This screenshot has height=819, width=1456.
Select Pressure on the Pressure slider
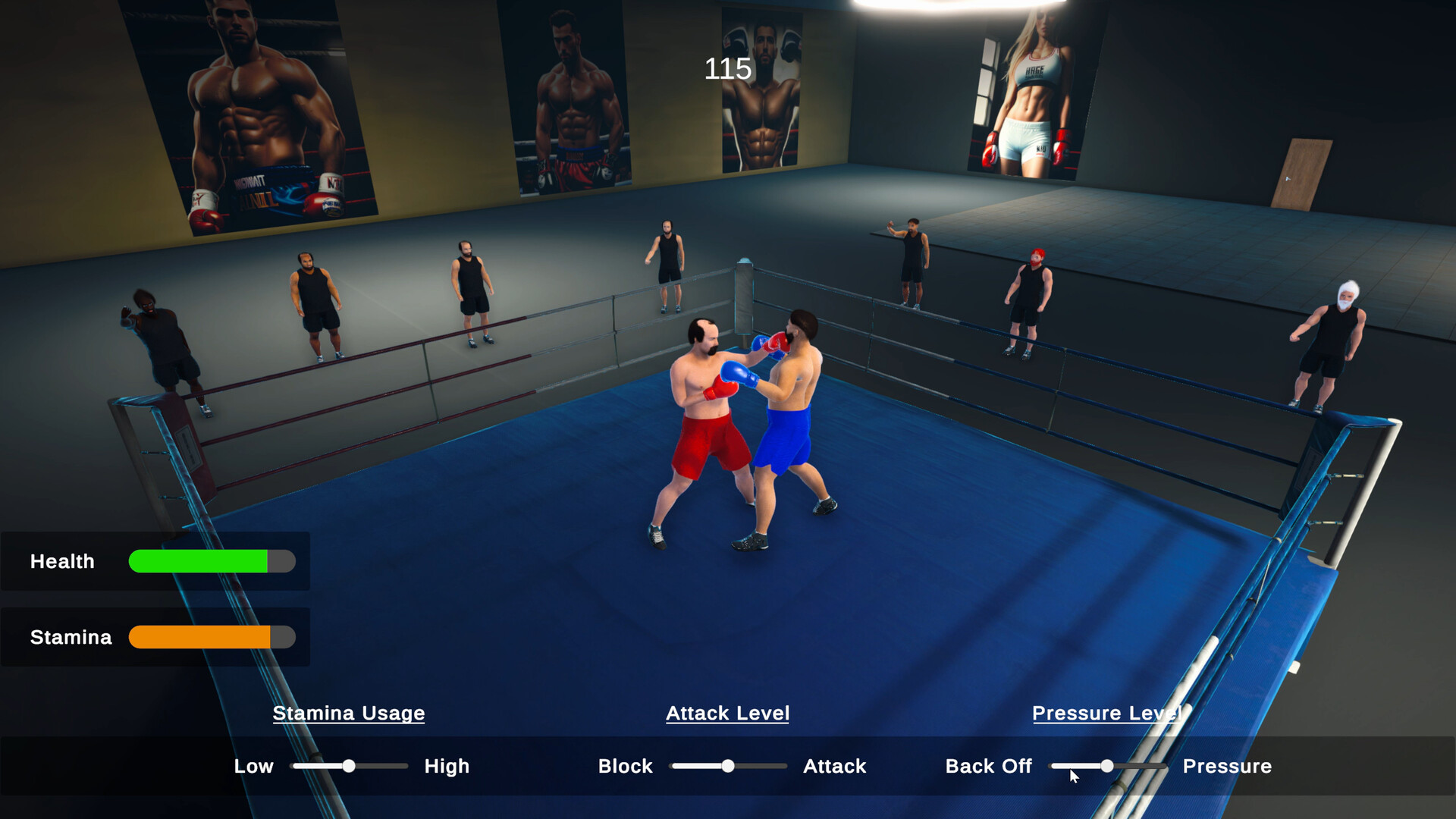(1228, 766)
